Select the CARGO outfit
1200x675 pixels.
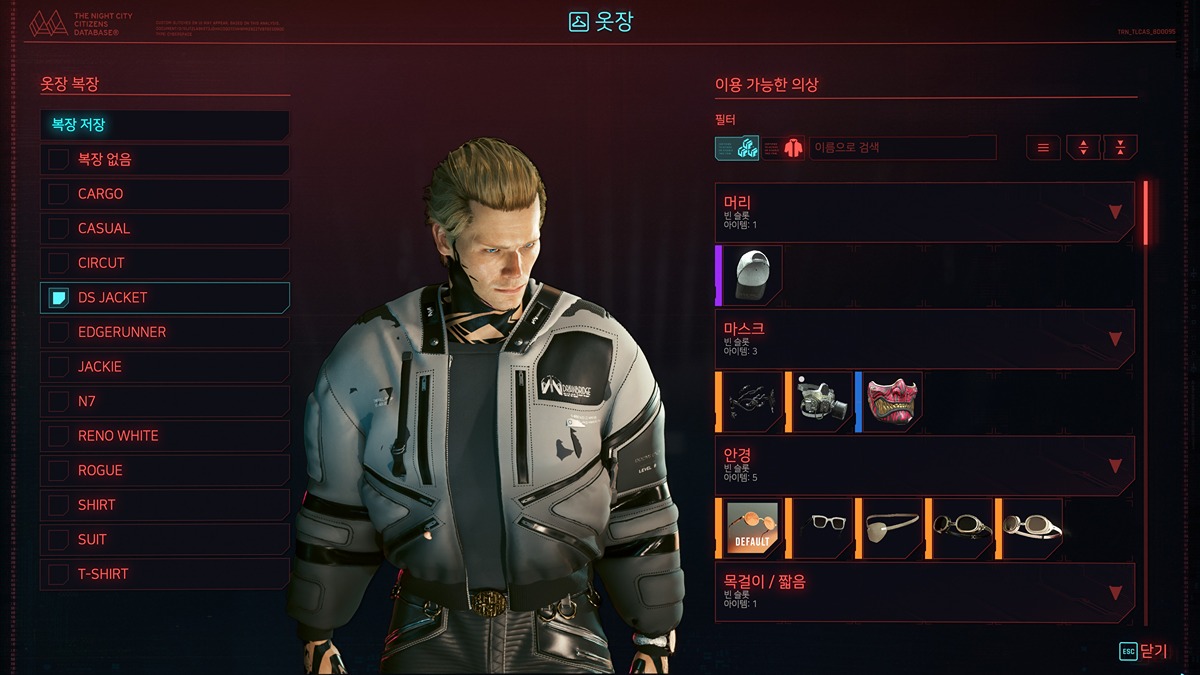coord(165,194)
